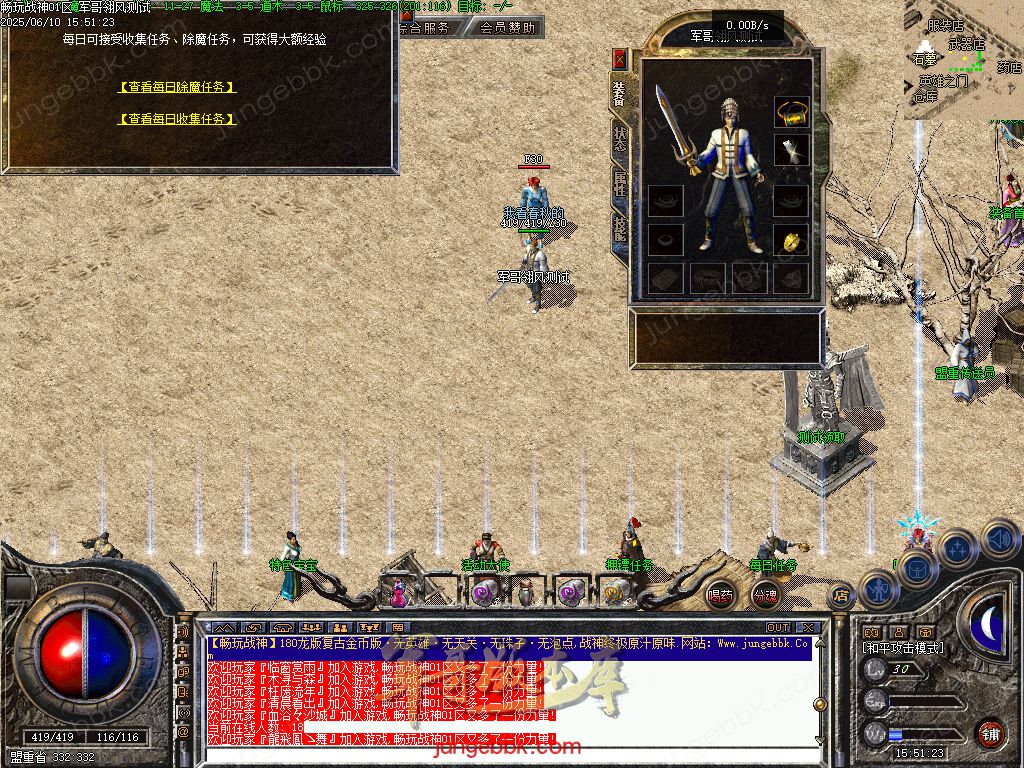Toggle the sound speaker orb button

1000,540
